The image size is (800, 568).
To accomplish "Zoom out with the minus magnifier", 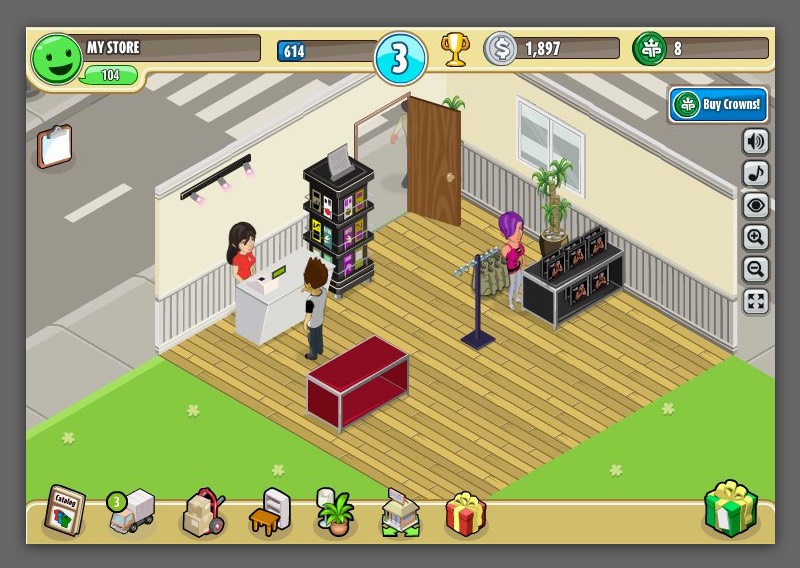I will (756, 269).
